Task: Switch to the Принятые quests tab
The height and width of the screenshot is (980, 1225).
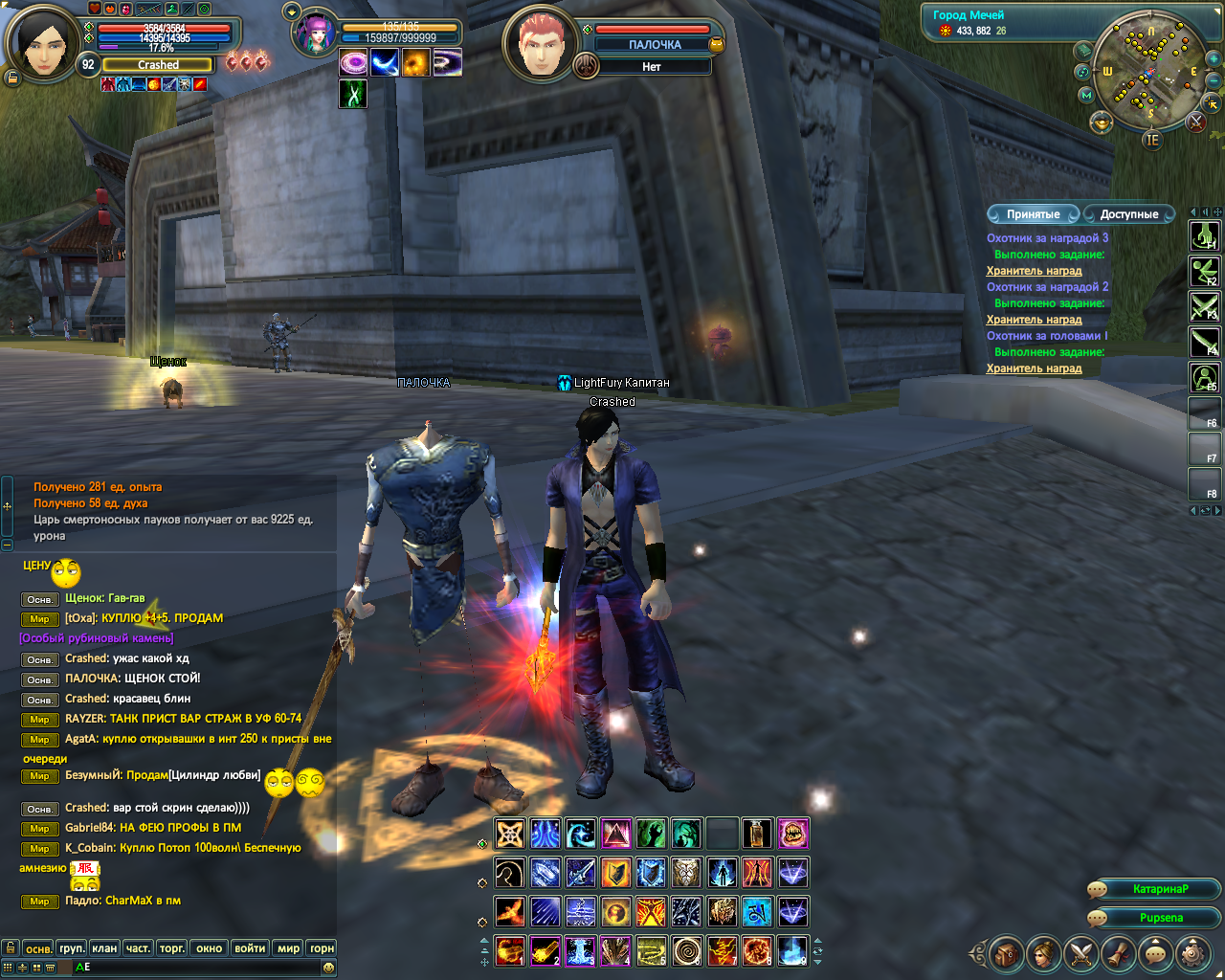Action: point(1033,214)
